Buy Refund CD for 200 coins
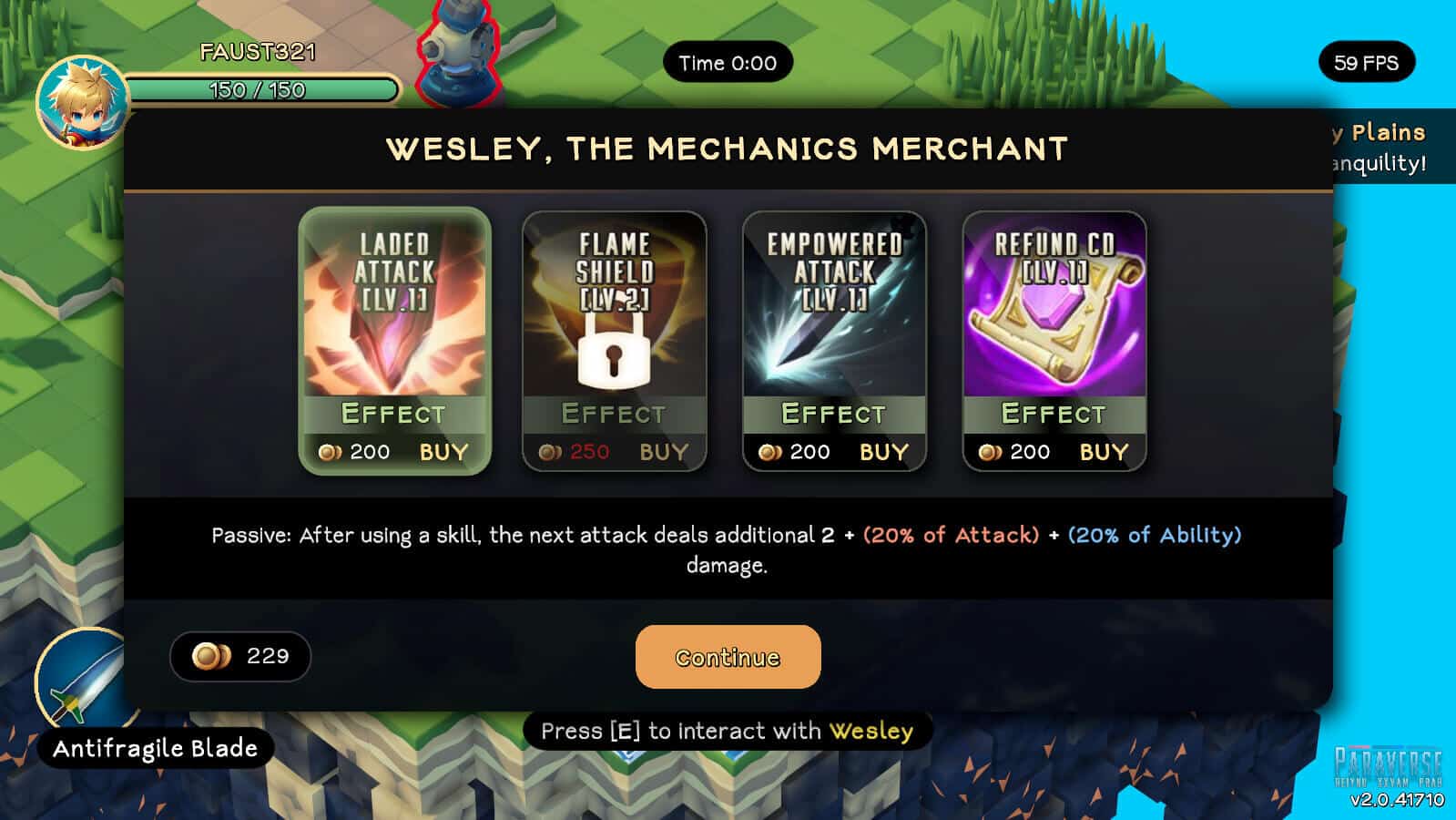 point(1104,452)
